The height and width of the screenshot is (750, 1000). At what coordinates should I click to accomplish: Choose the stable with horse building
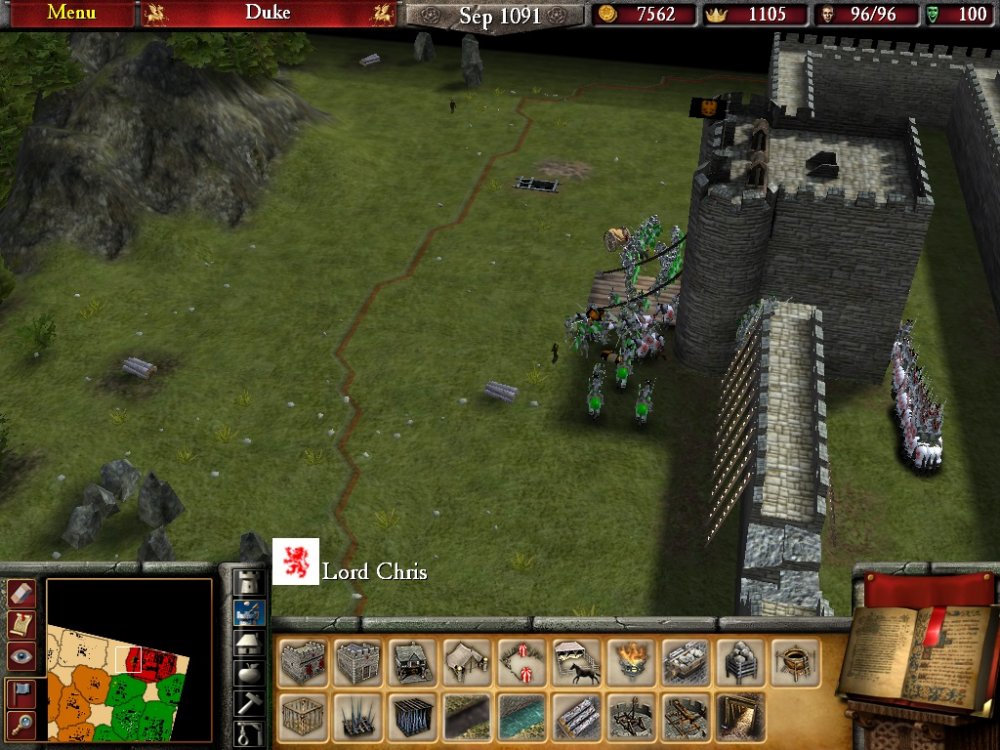pyautogui.click(x=576, y=663)
